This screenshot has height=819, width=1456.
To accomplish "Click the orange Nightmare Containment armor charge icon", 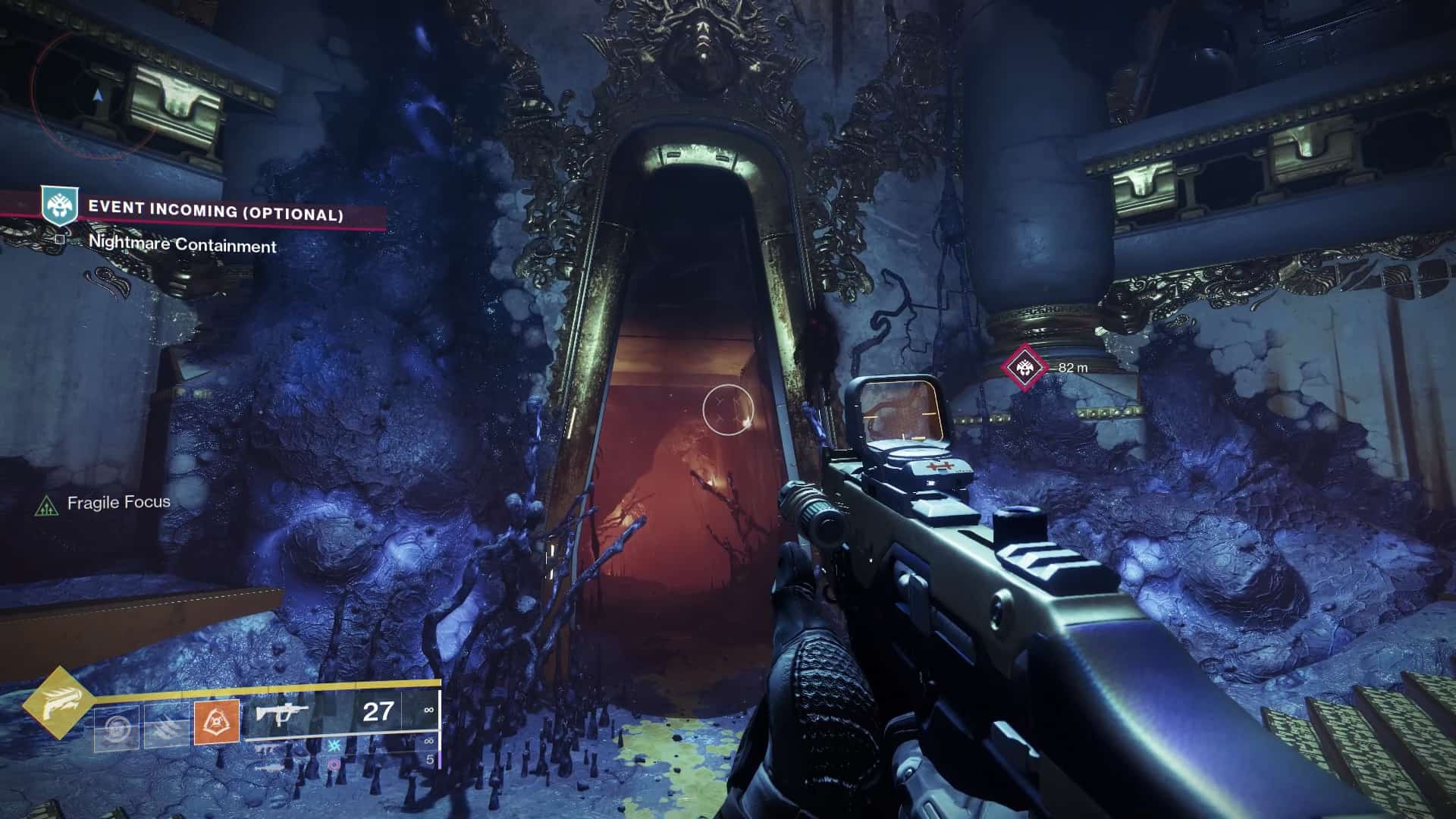I will (217, 722).
